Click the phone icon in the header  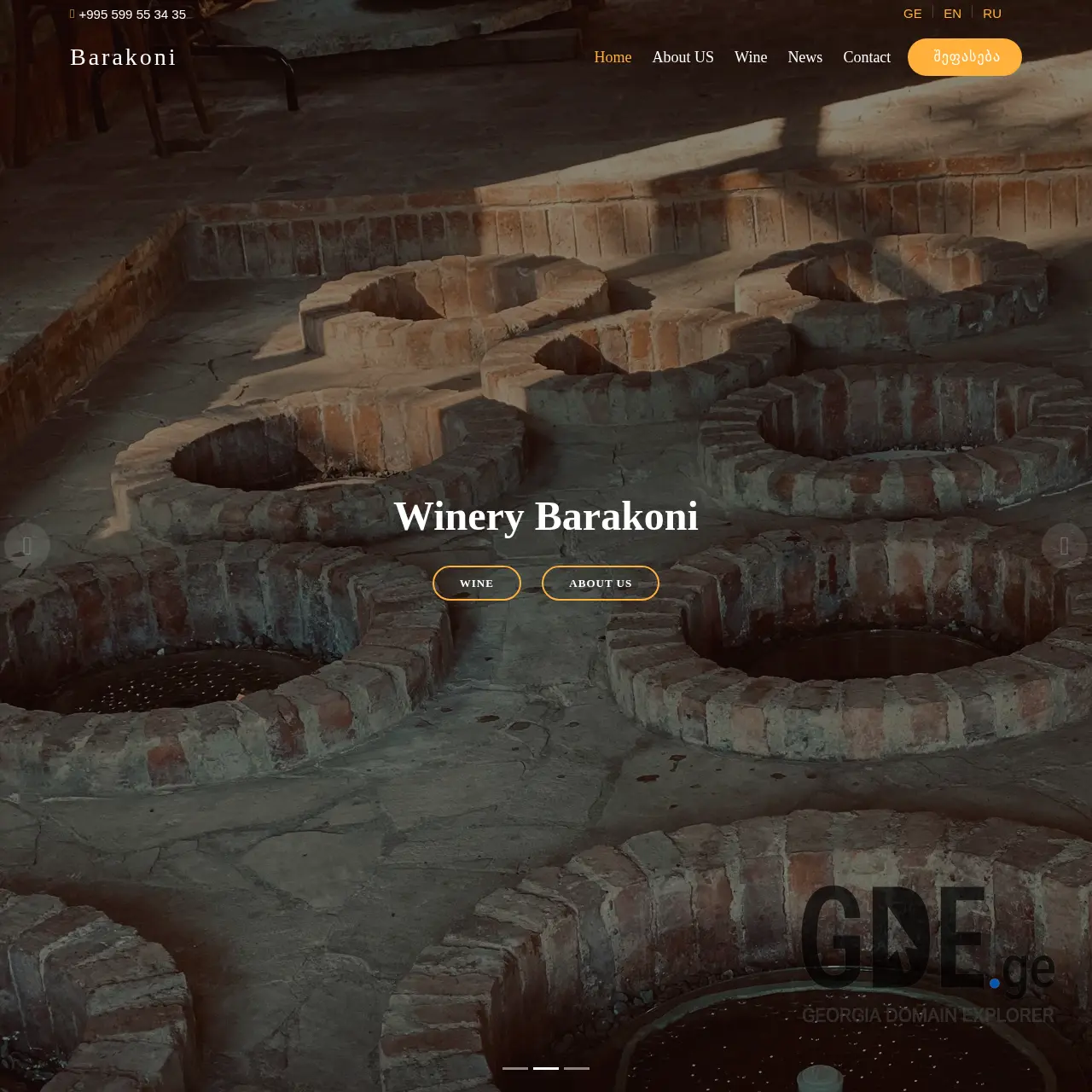71,14
